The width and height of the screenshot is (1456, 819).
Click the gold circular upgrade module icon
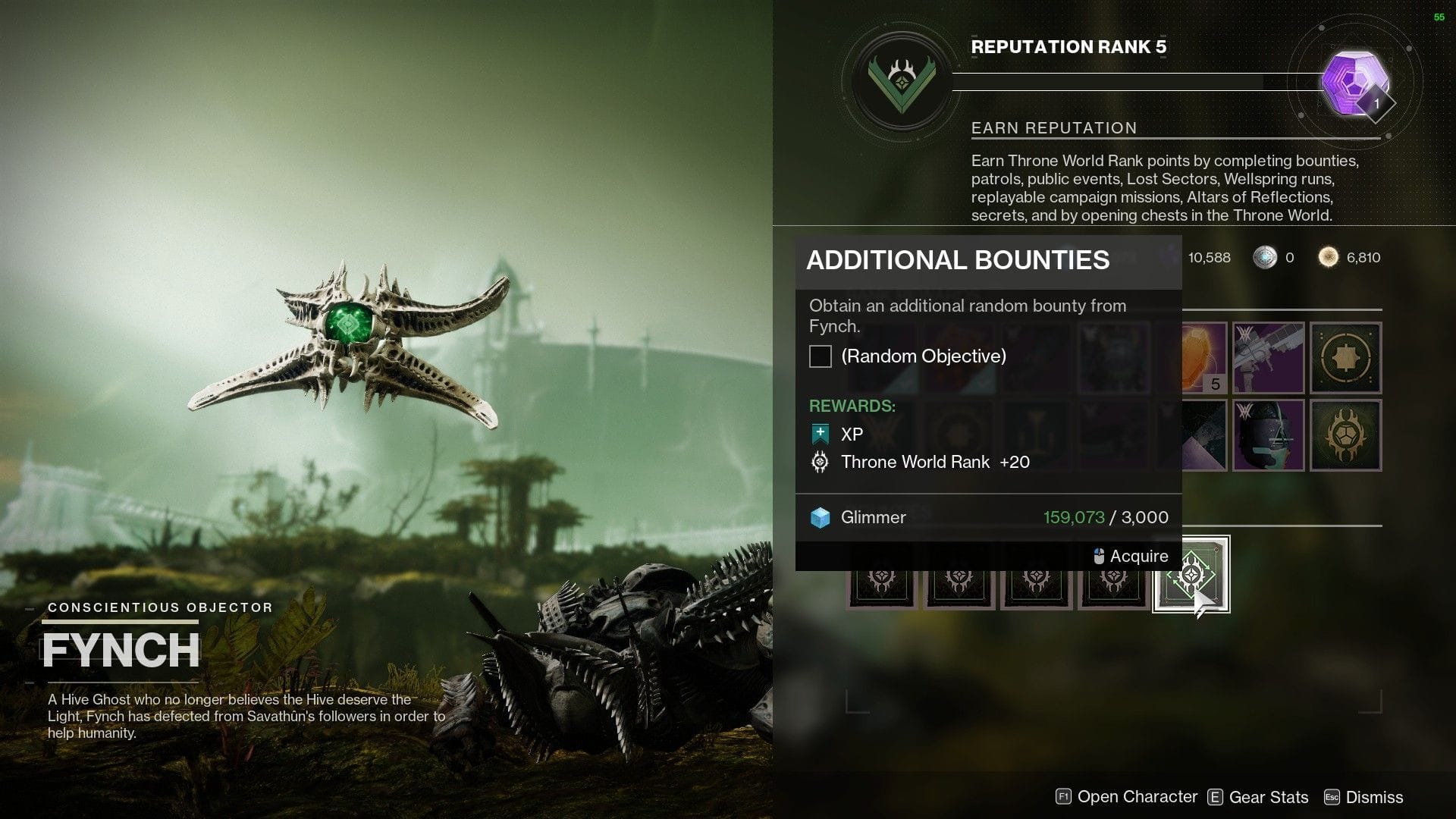pos(1346,356)
